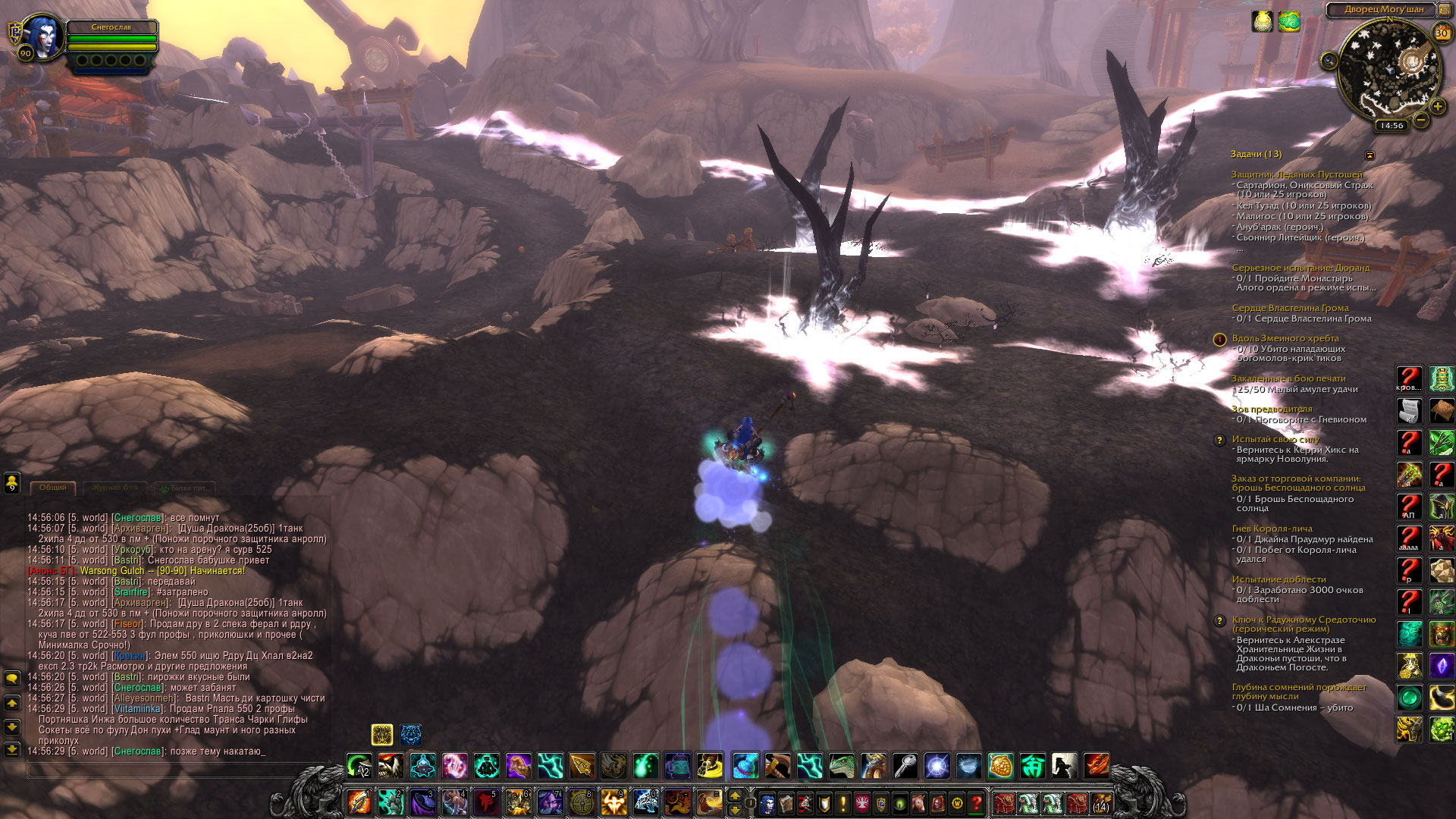Select the Общий chat tab
This screenshot has height=819, width=1456.
pyautogui.click(x=53, y=488)
